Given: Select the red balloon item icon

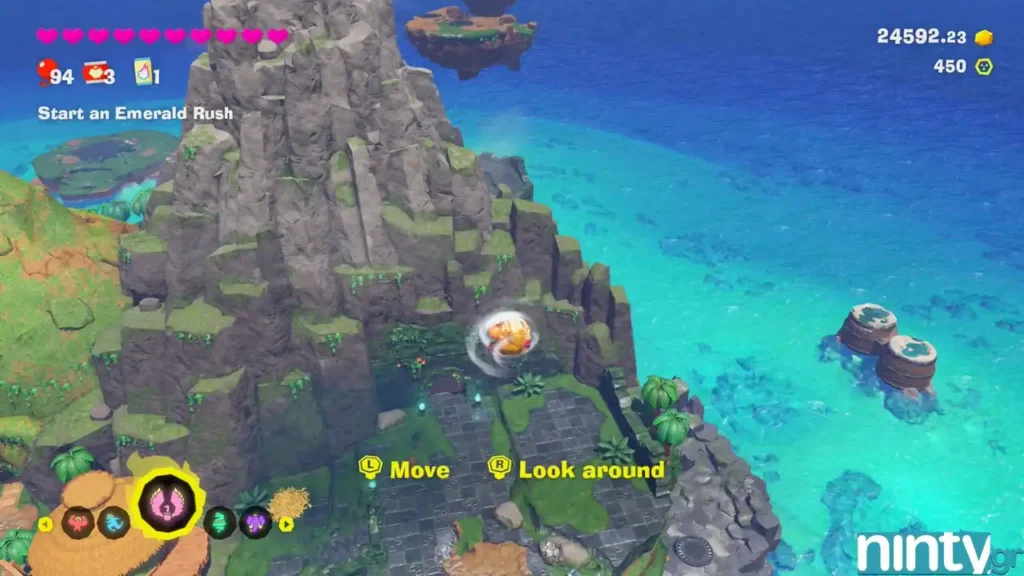Looking at the screenshot, I should (47, 73).
